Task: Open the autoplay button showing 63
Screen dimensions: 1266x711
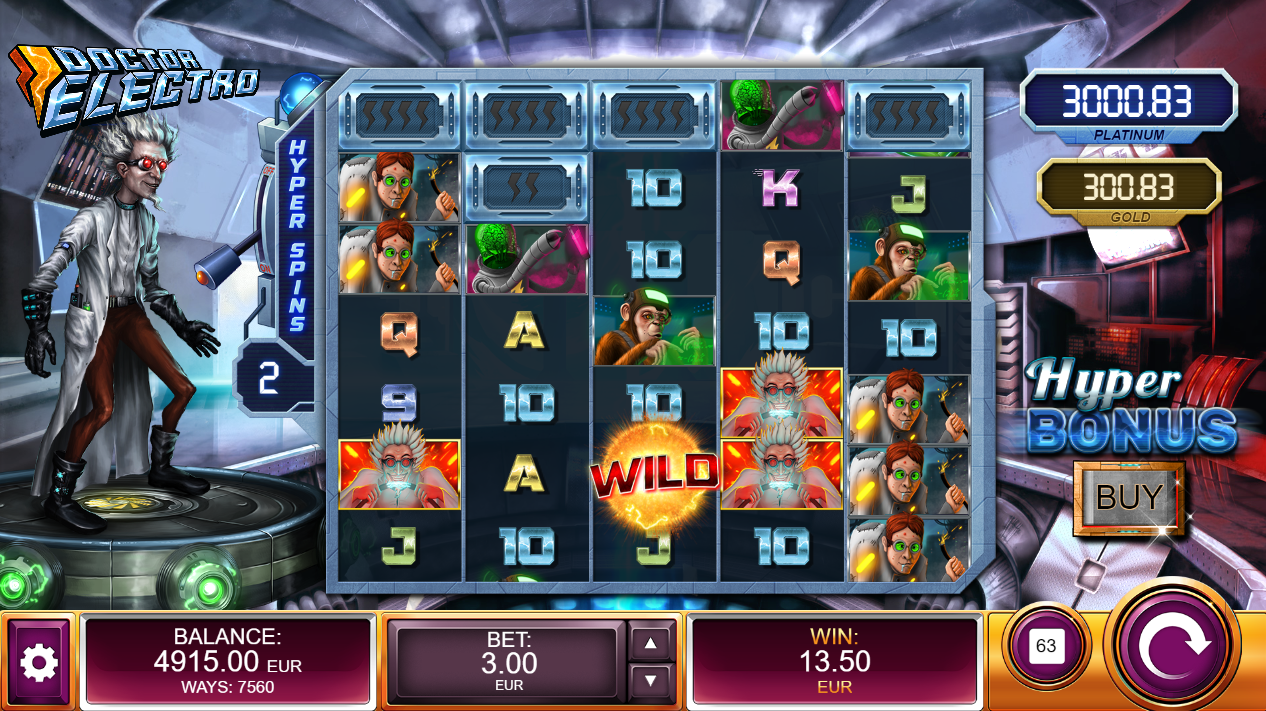Action: (1045, 646)
